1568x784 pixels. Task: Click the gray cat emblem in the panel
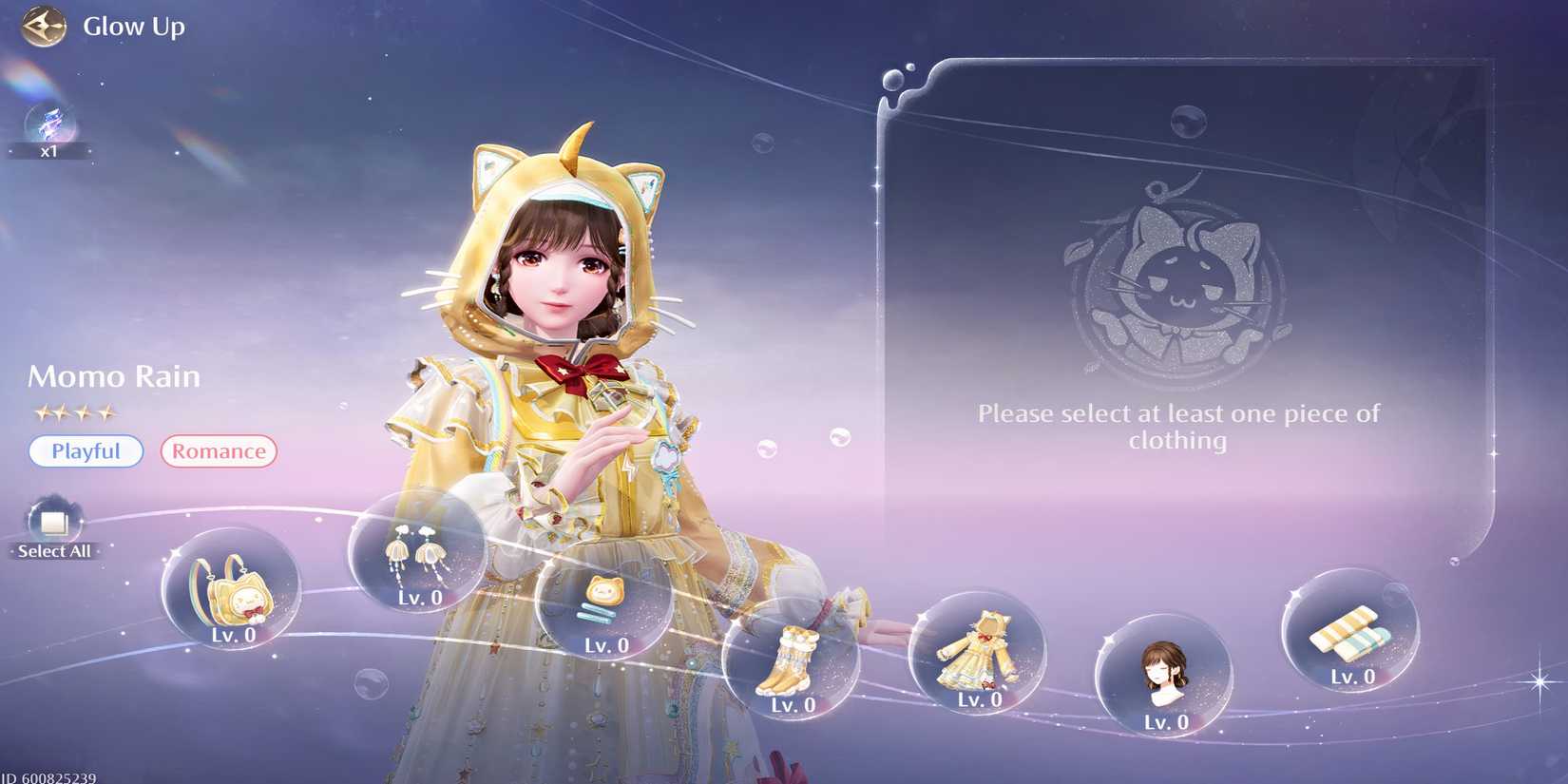pos(1178,276)
